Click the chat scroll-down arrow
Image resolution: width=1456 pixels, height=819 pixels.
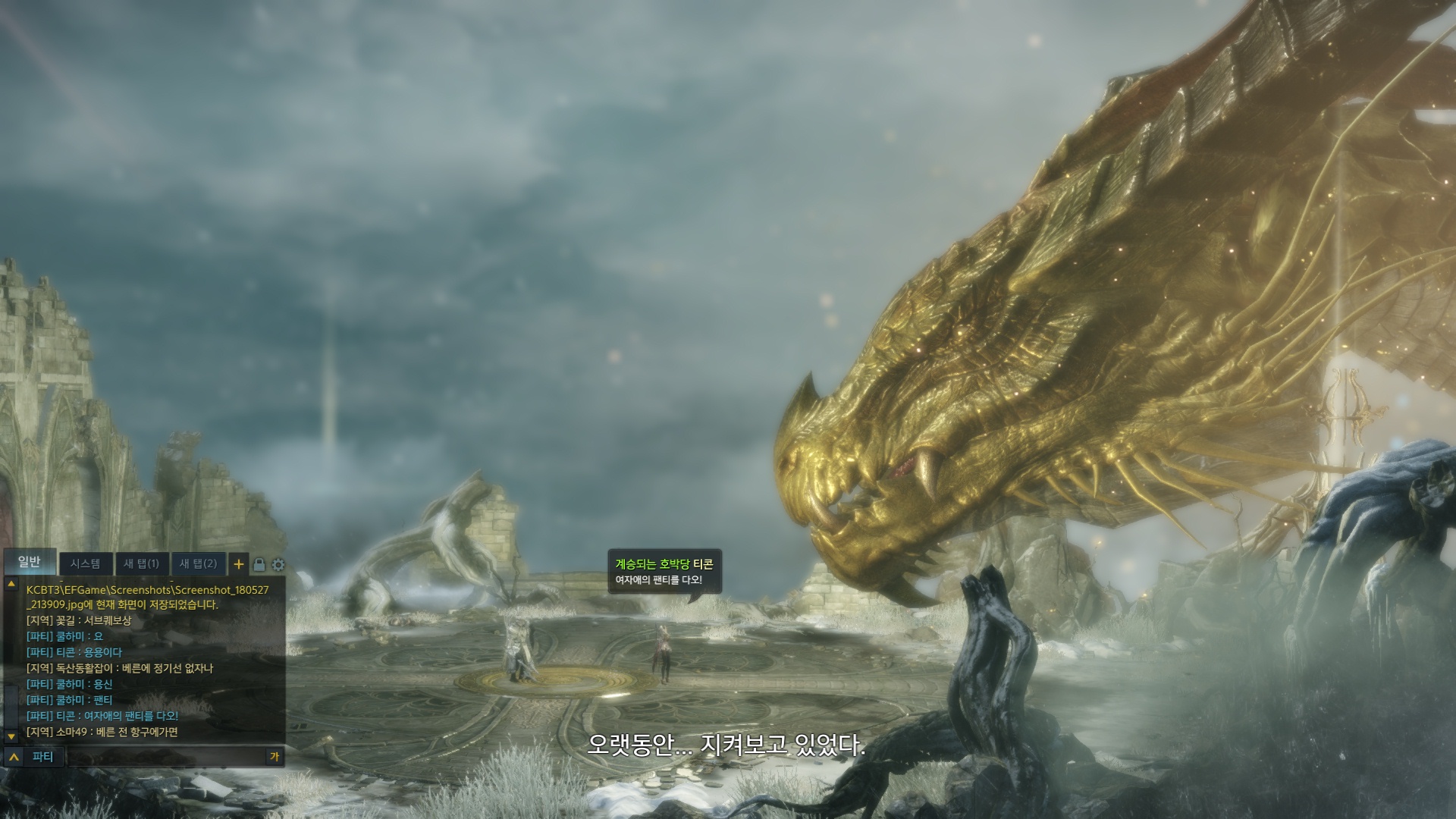pos(11,736)
